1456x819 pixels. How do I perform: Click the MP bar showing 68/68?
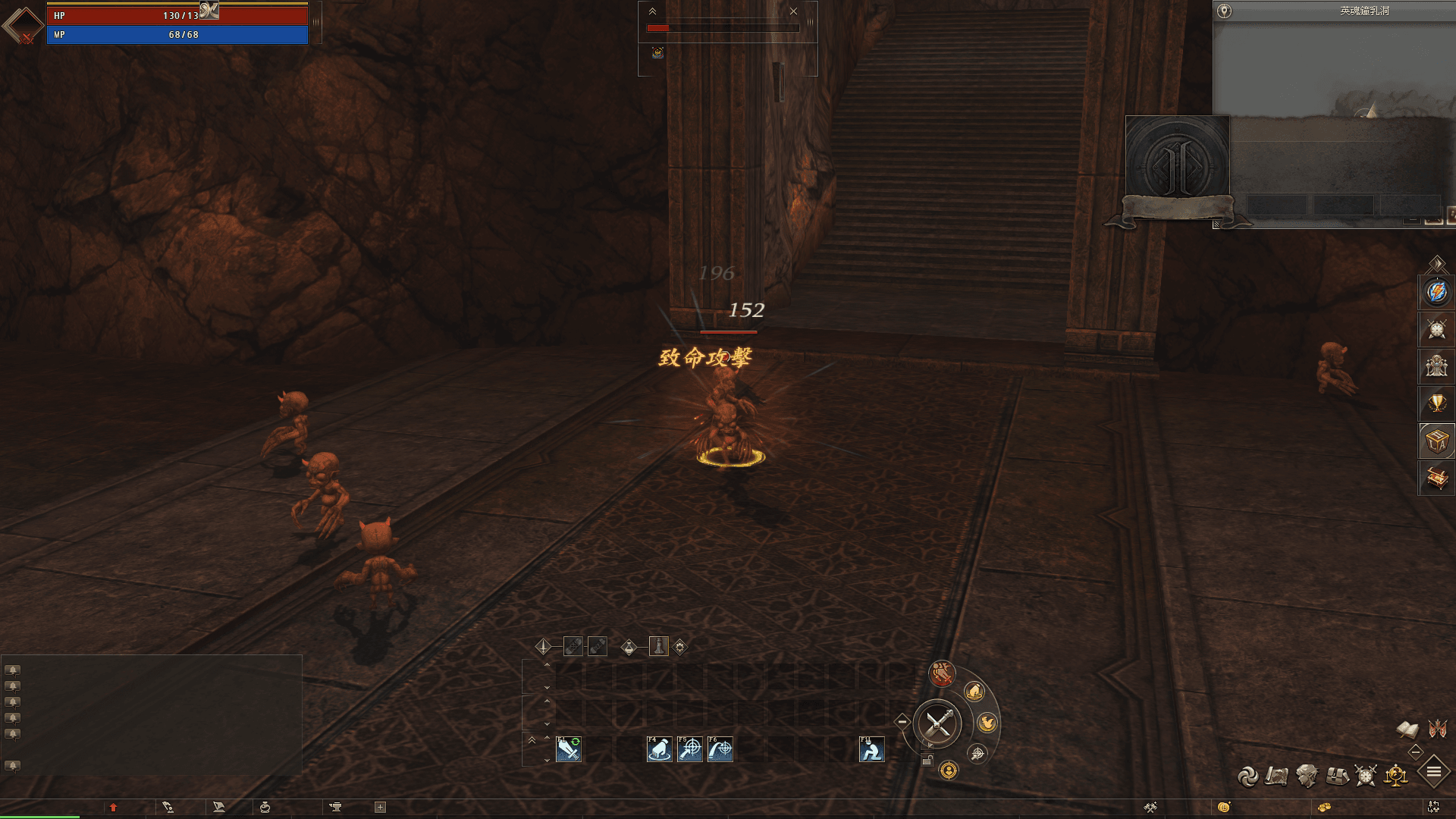[177, 33]
